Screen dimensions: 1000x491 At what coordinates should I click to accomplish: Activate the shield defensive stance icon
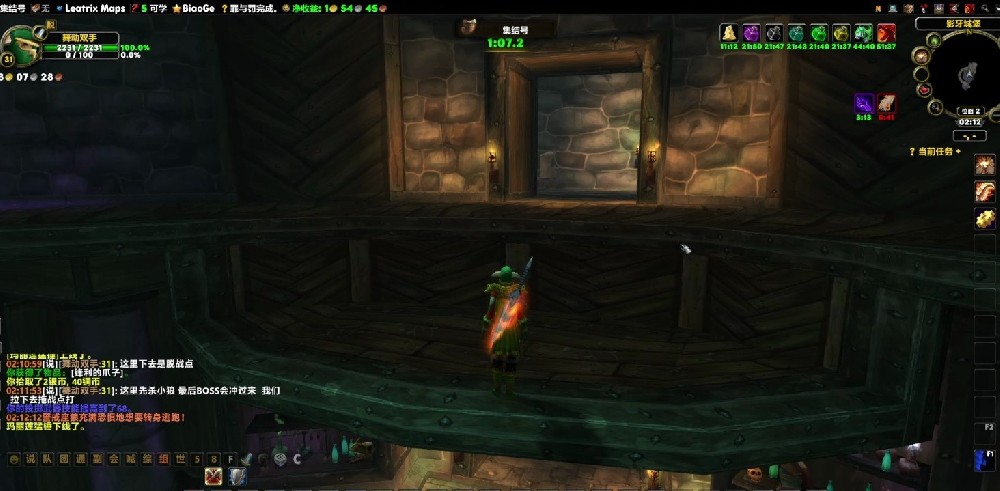tap(237, 477)
